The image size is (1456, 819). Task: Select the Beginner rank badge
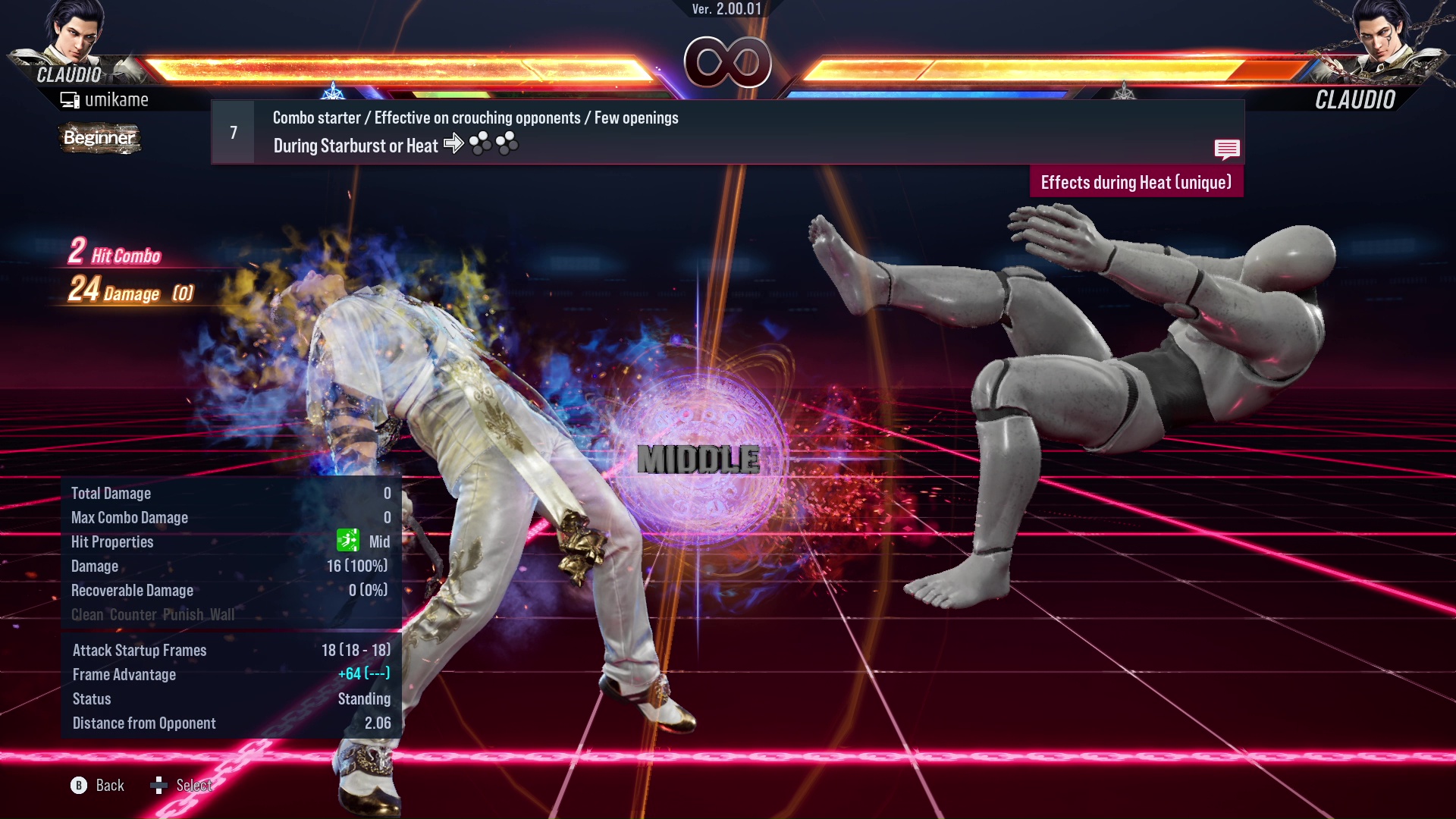click(x=99, y=139)
